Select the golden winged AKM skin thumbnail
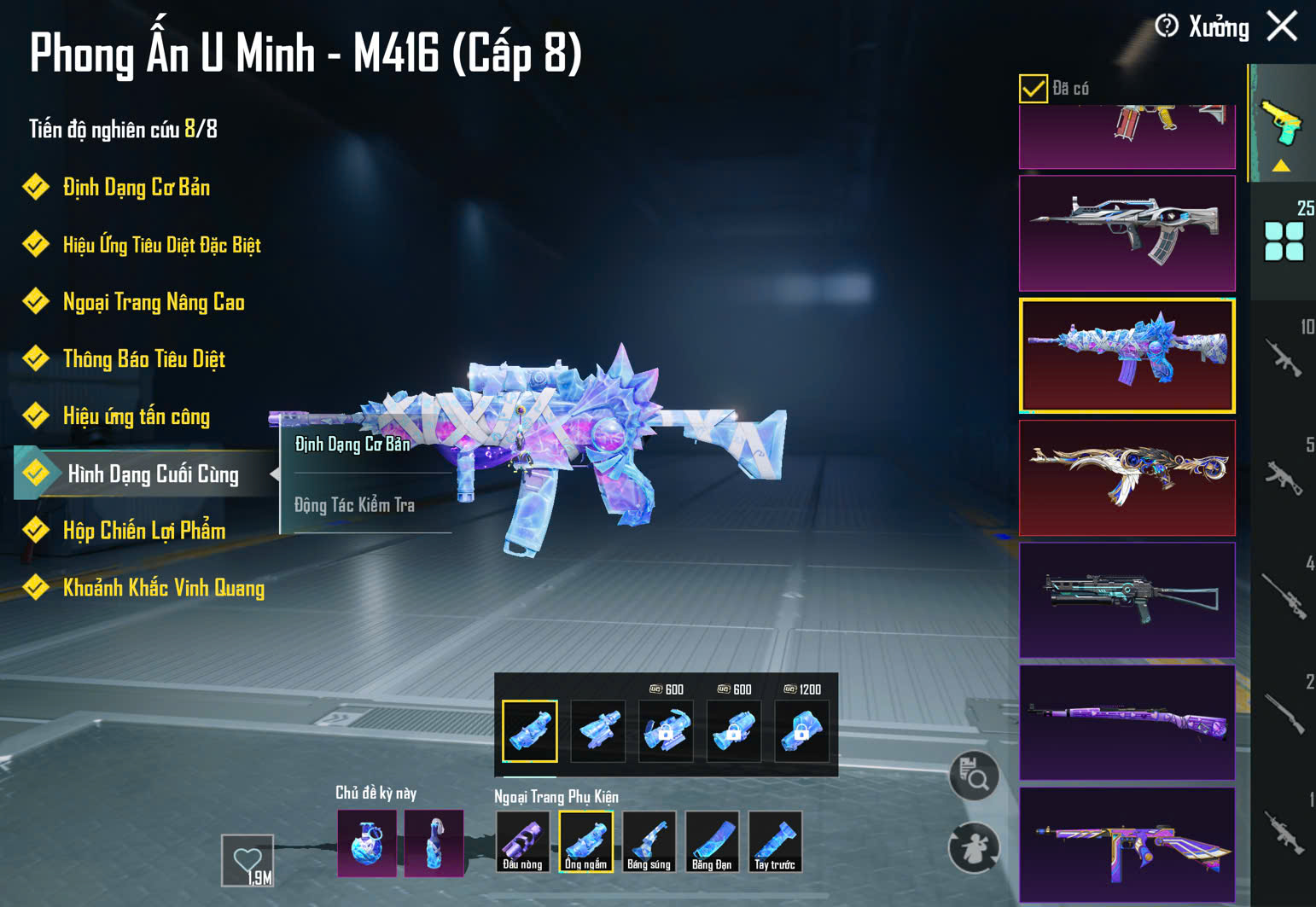This screenshot has width=1316, height=907. (1127, 478)
